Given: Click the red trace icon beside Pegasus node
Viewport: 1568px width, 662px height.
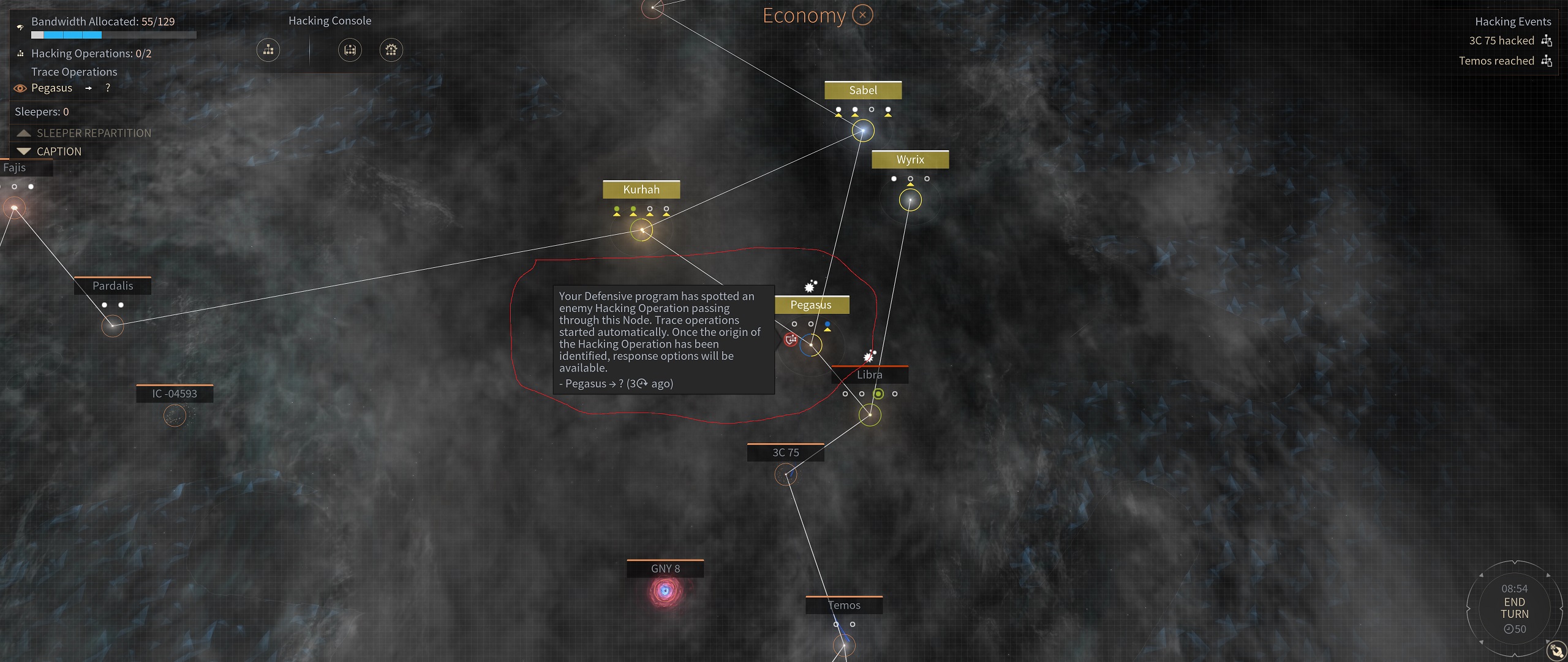Looking at the screenshot, I should [791, 339].
